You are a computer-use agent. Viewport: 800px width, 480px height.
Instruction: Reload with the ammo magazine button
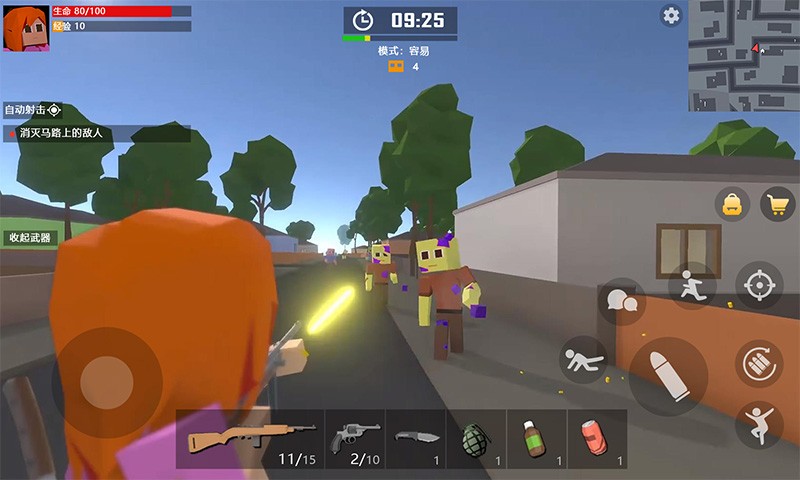coord(759,362)
